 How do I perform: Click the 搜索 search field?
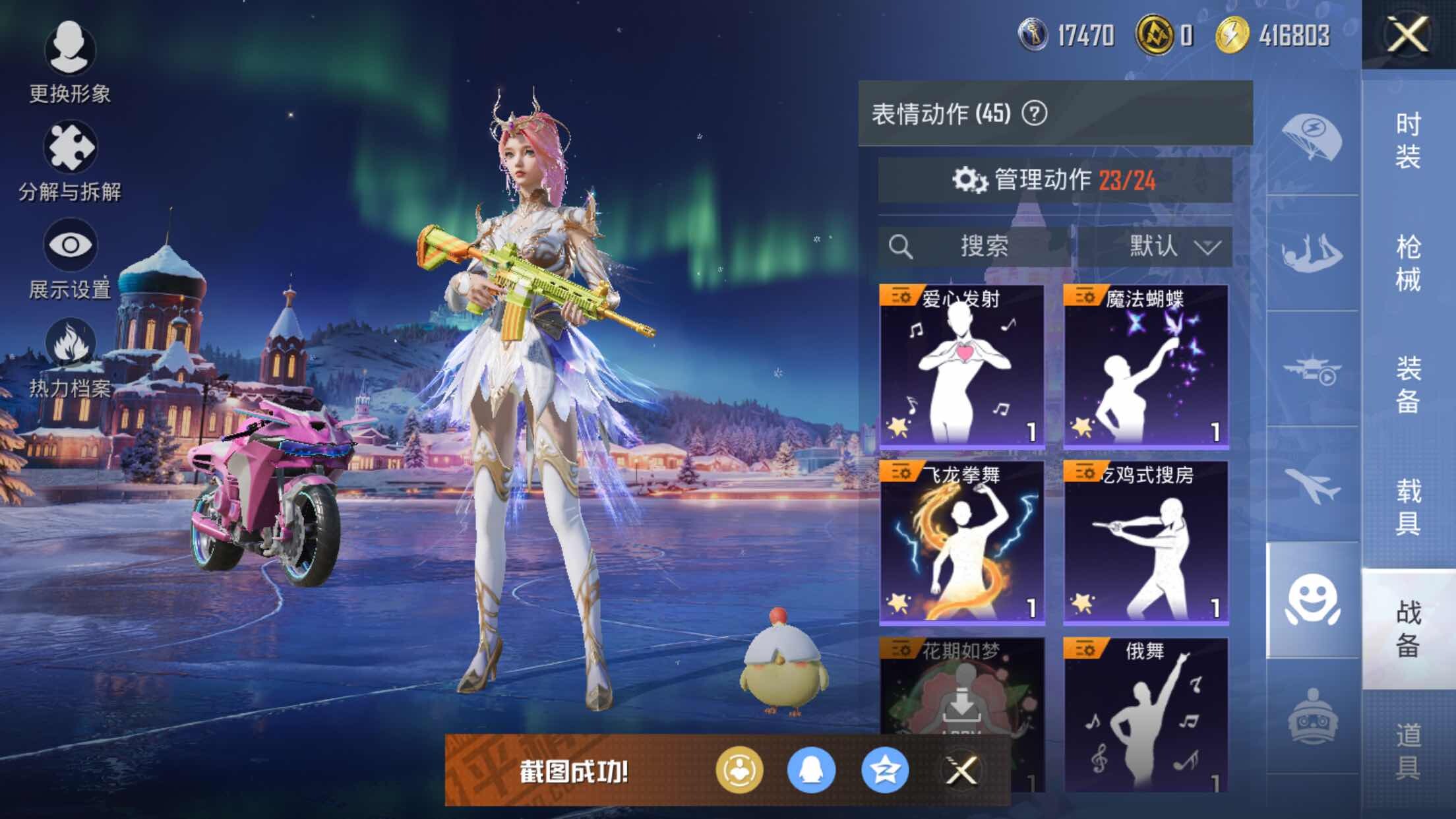click(x=976, y=247)
